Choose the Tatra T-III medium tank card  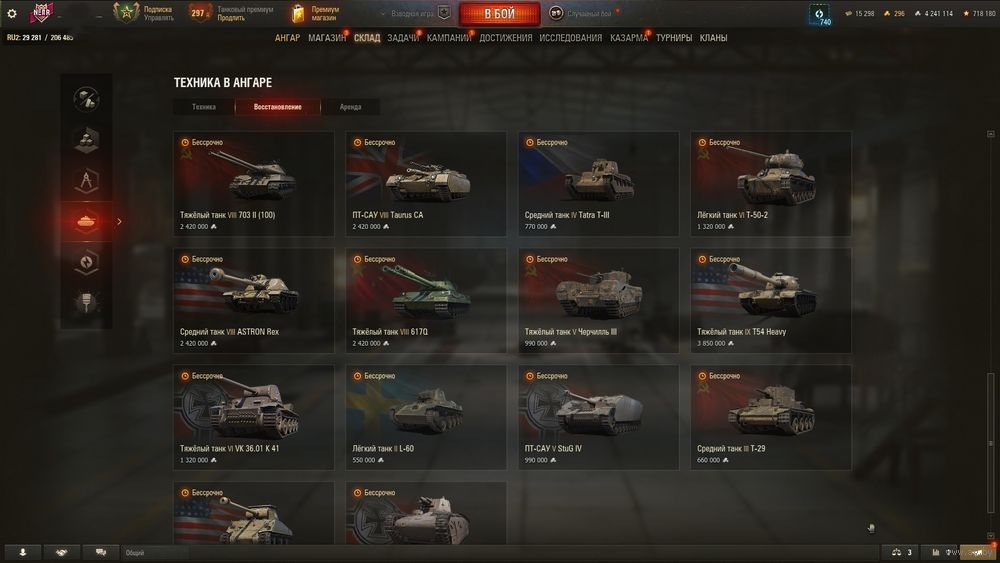coord(598,183)
